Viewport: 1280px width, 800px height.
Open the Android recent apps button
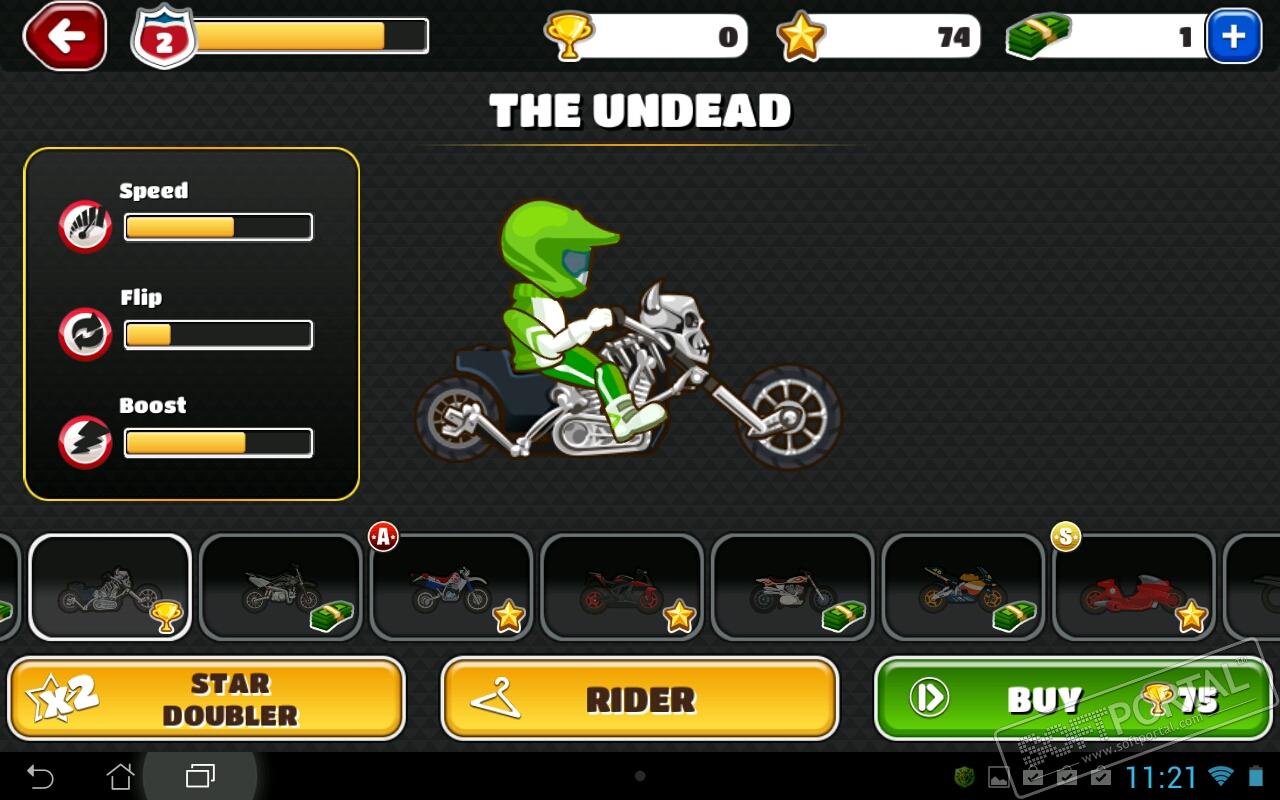coord(200,776)
